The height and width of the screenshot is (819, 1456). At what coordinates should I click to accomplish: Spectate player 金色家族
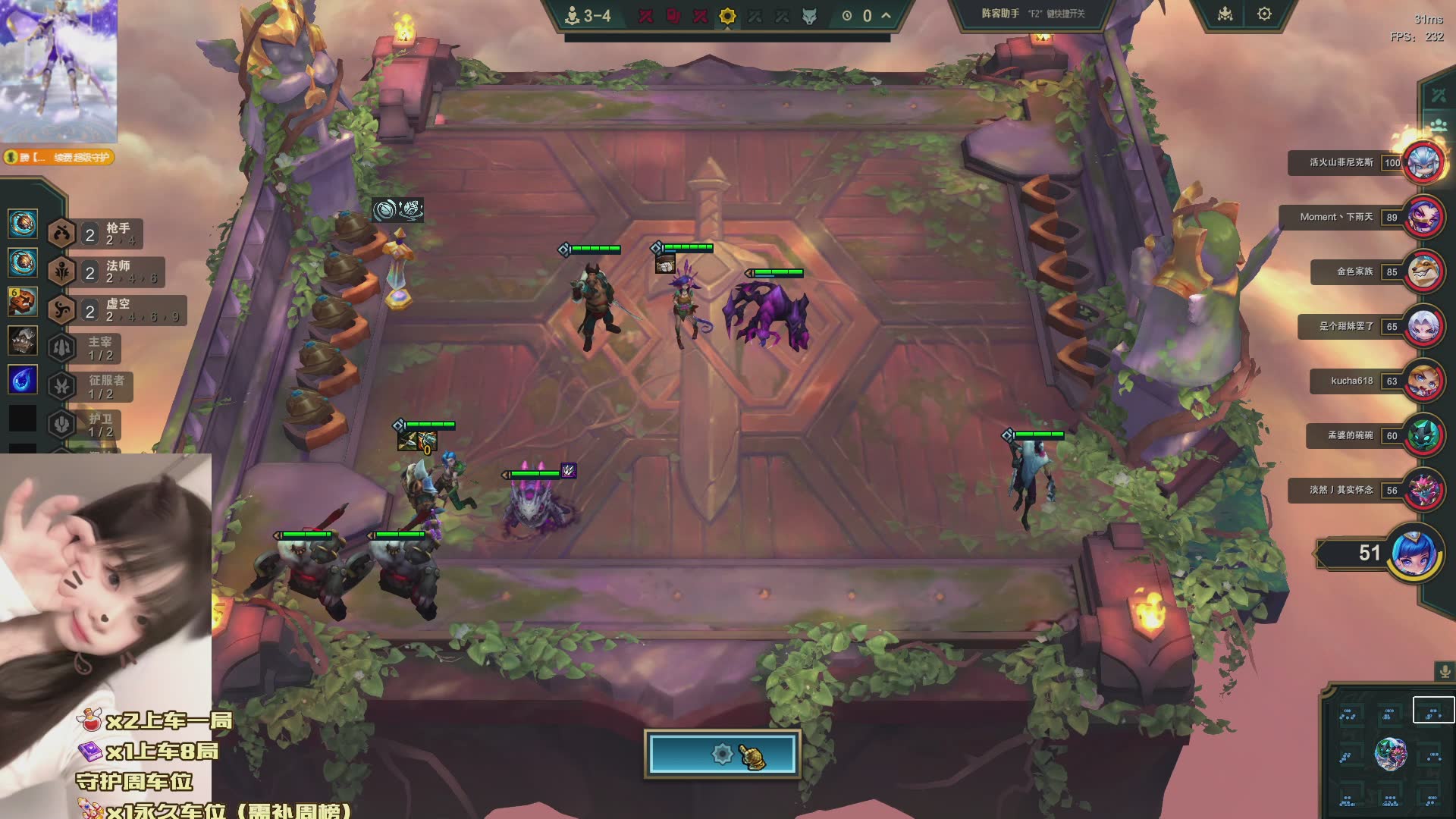tap(1423, 271)
